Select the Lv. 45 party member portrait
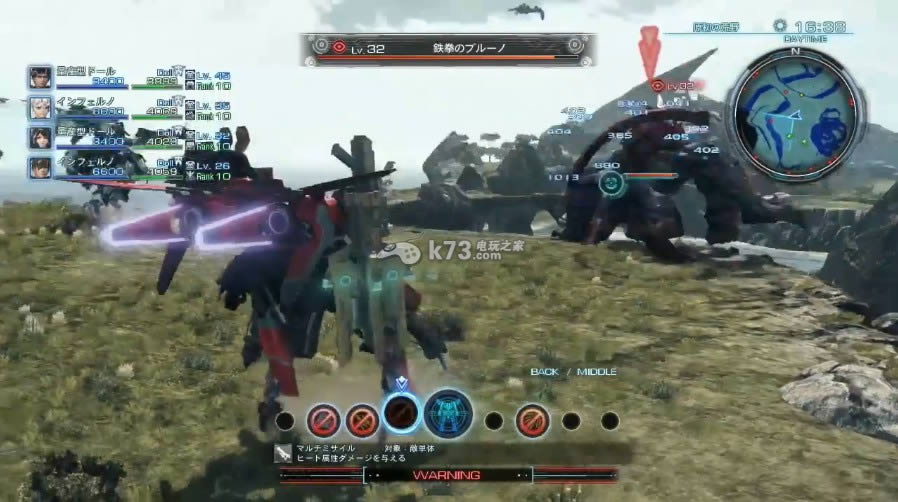Image resolution: width=898 pixels, height=502 pixels. pos(40,78)
